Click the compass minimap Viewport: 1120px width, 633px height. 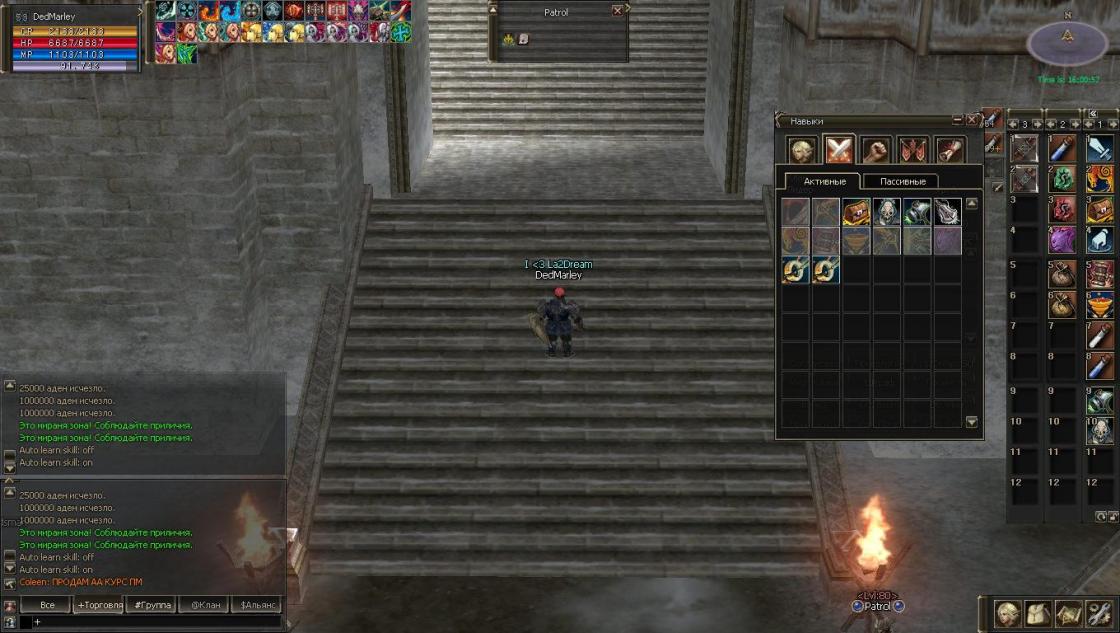point(1067,41)
